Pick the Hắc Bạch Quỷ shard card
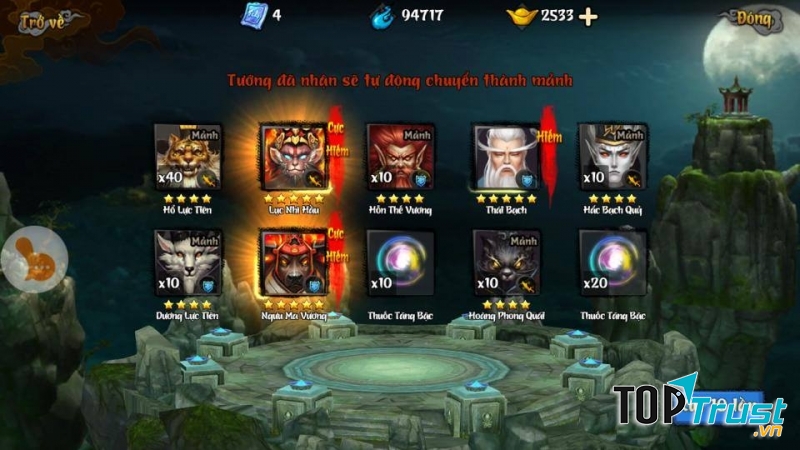 [612, 157]
